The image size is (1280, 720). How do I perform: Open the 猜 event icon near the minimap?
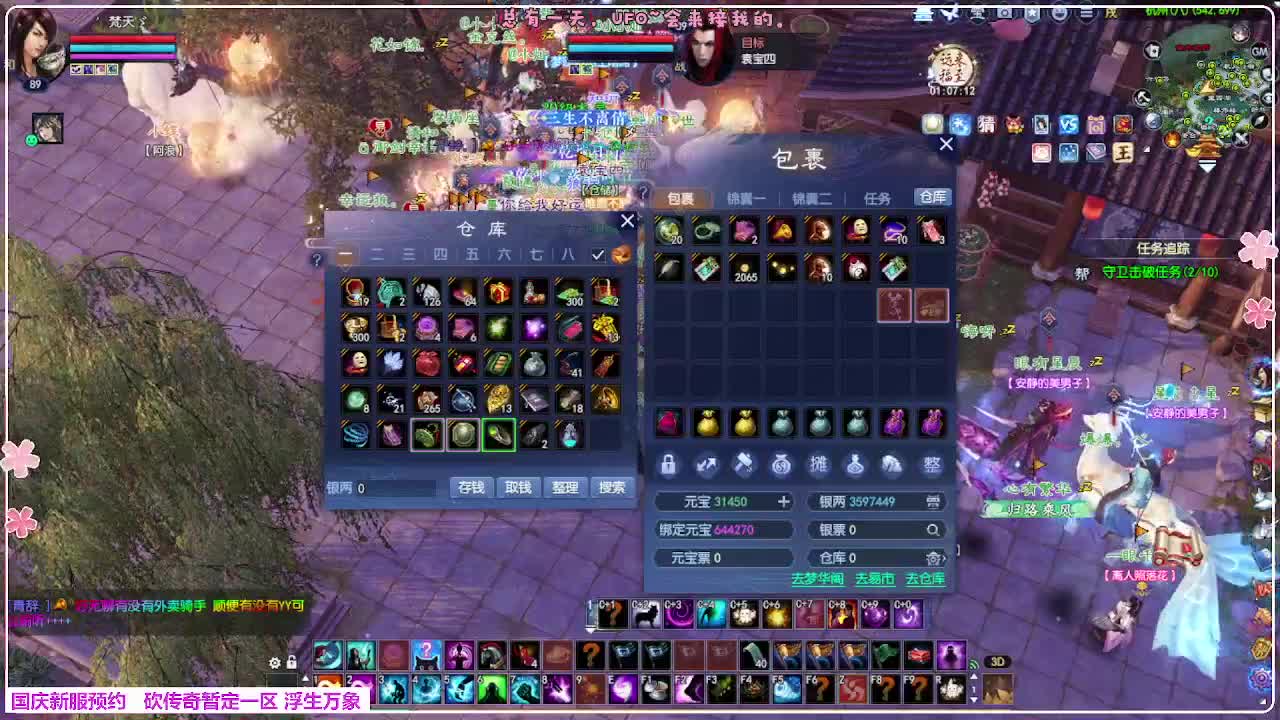click(988, 125)
